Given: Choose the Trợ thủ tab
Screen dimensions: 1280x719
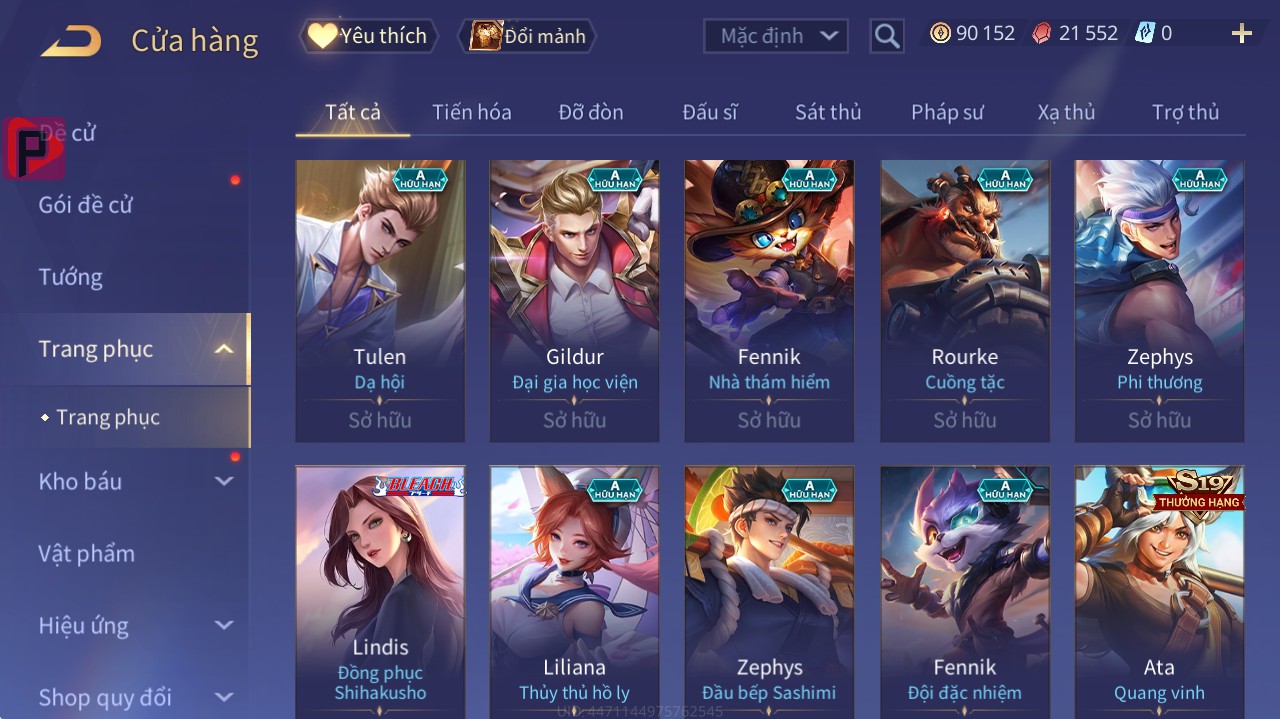Looking at the screenshot, I should (x=1185, y=112).
